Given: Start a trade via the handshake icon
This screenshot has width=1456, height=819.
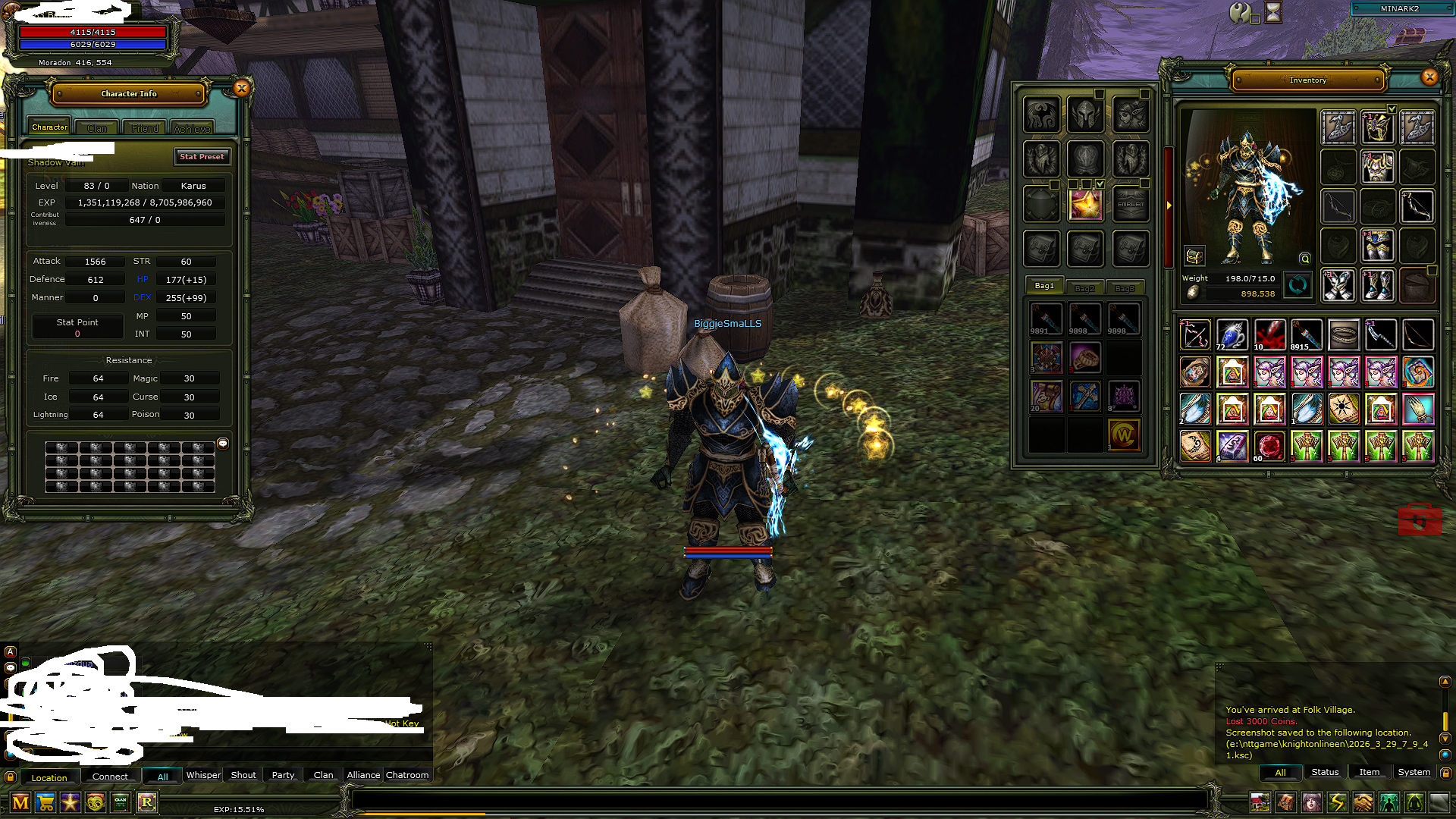Looking at the screenshot, I should pos(1363,804).
